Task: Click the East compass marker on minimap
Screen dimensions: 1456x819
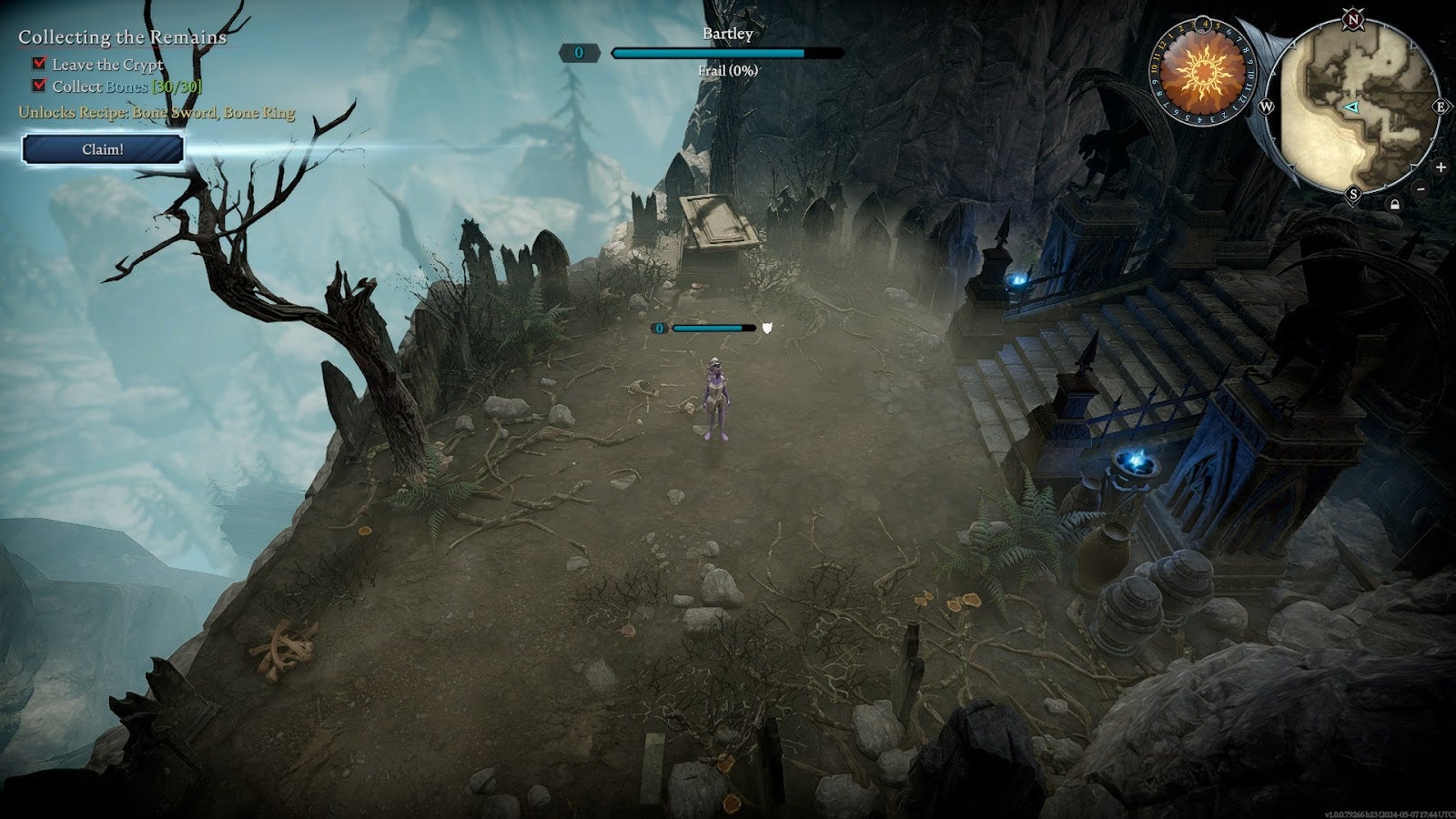Action: tap(1441, 106)
